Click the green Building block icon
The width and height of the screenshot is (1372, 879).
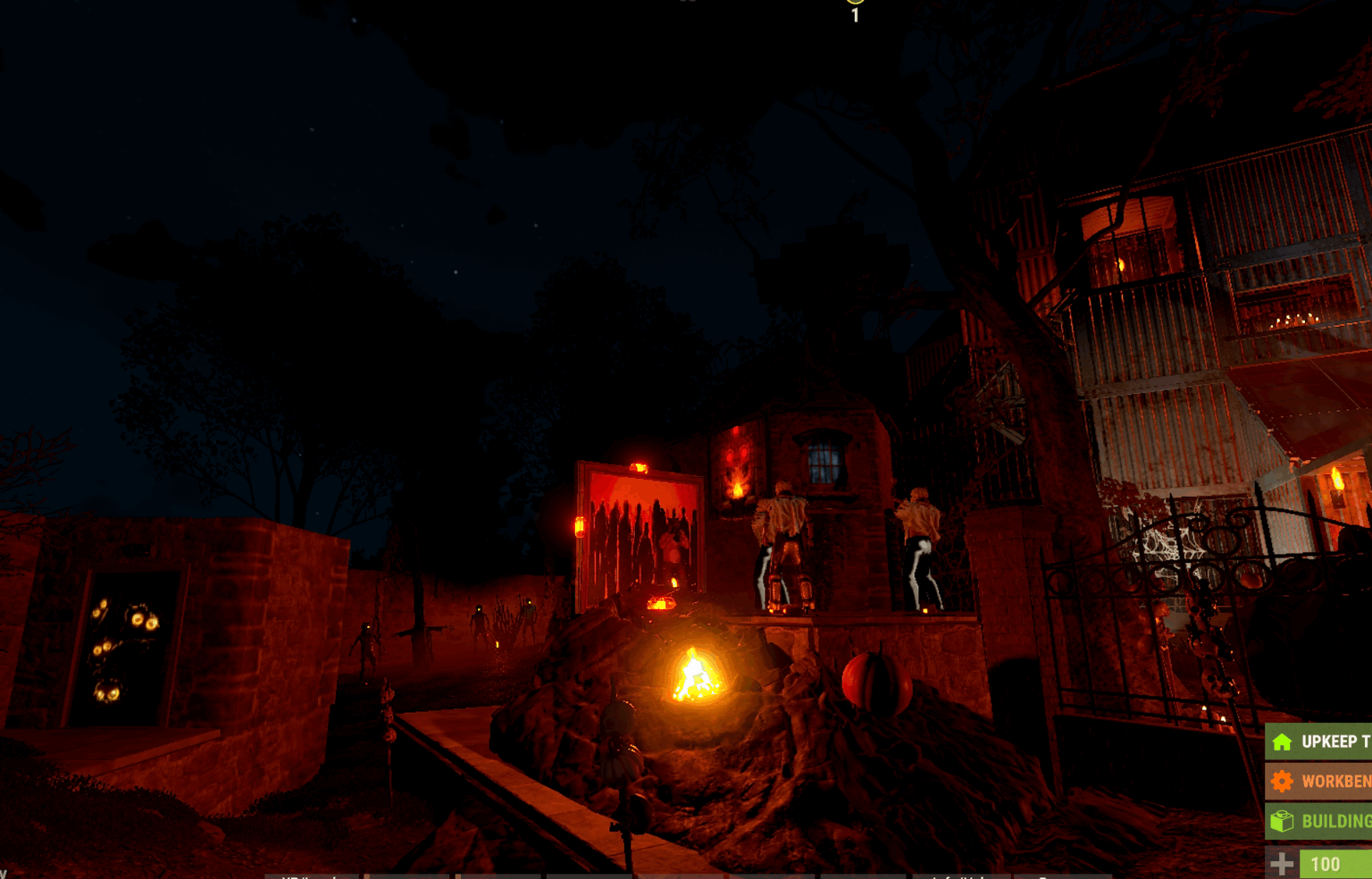(1283, 822)
